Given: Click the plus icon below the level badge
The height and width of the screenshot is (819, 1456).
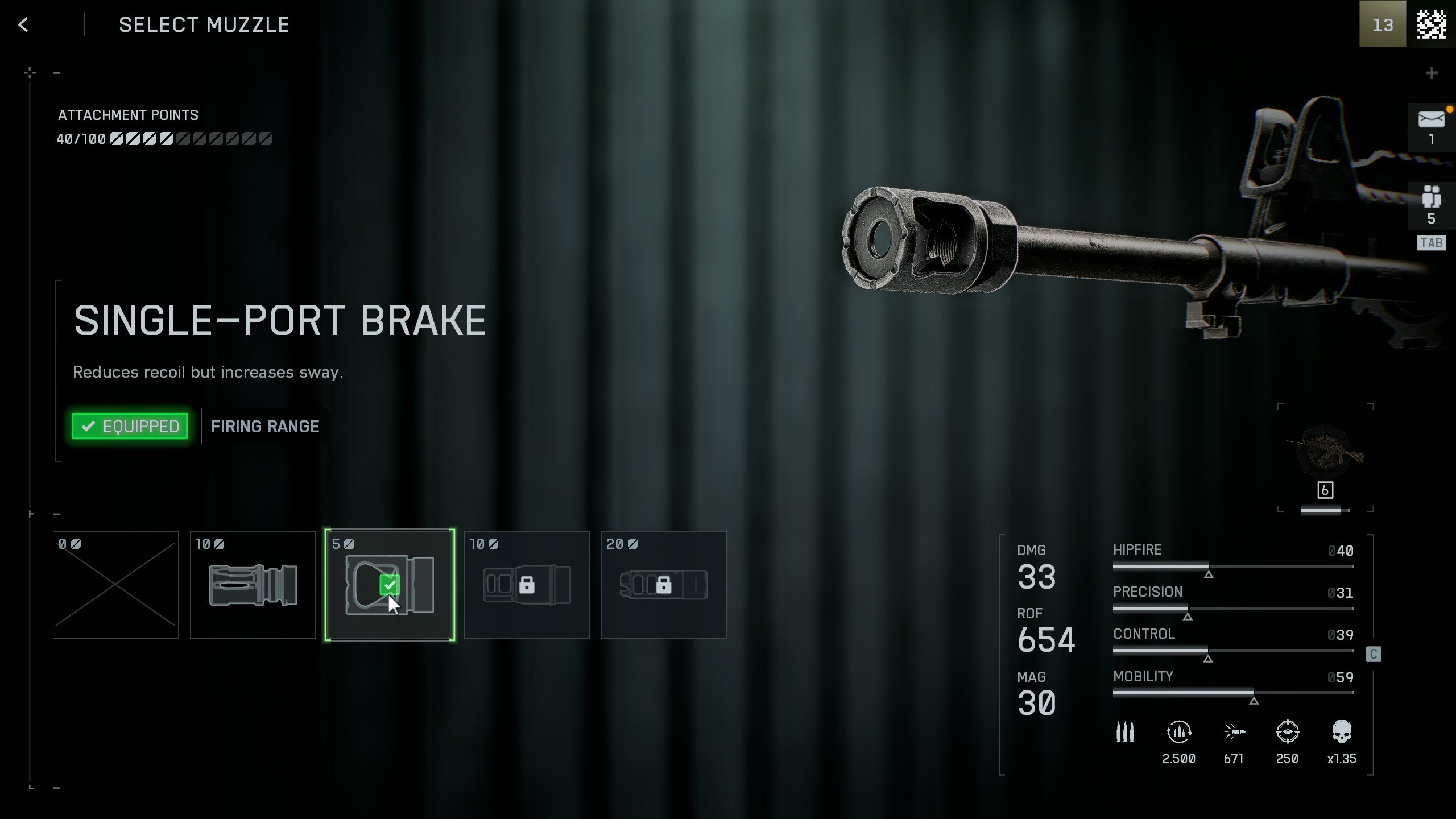Looking at the screenshot, I should pos(1432,72).
